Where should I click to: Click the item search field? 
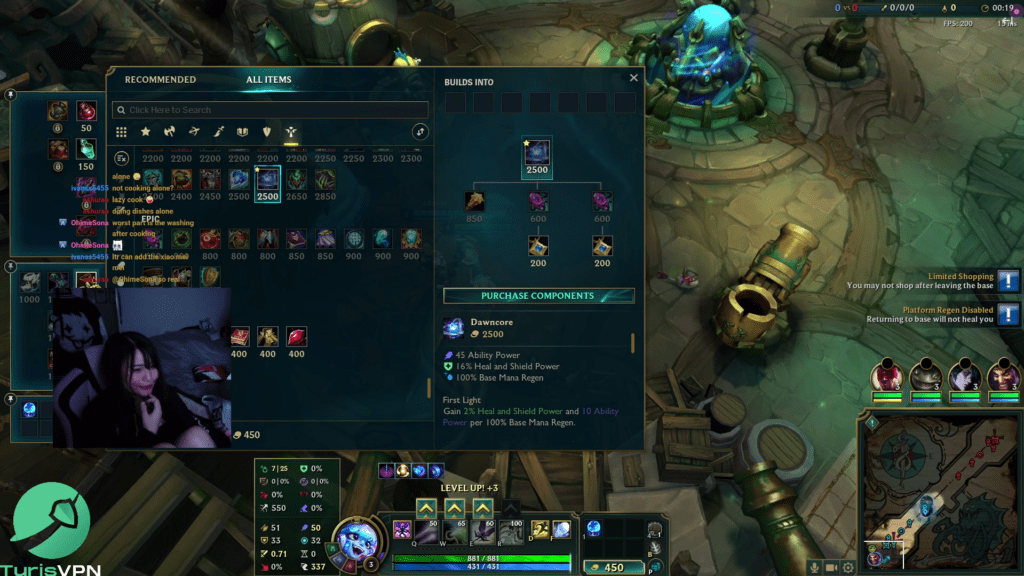(x=270, y=110)
